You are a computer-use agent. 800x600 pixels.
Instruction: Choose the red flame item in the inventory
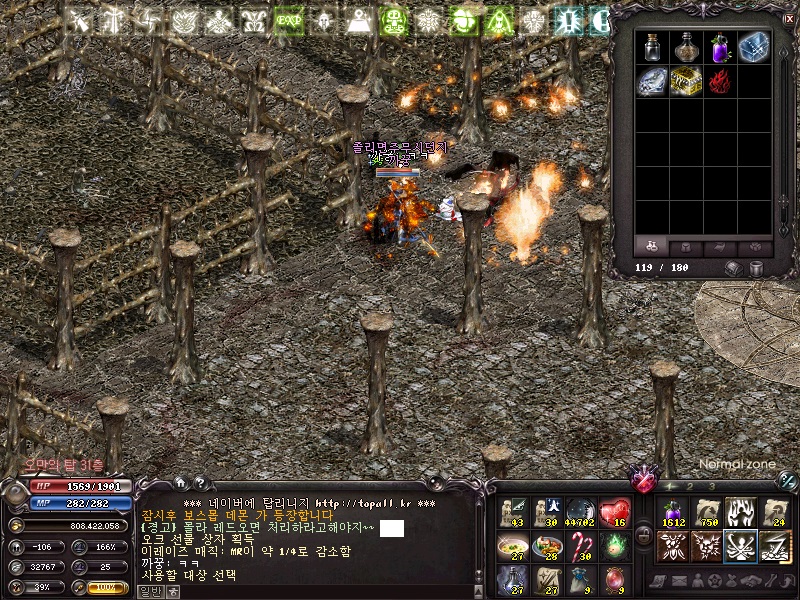tap(721, 81)
